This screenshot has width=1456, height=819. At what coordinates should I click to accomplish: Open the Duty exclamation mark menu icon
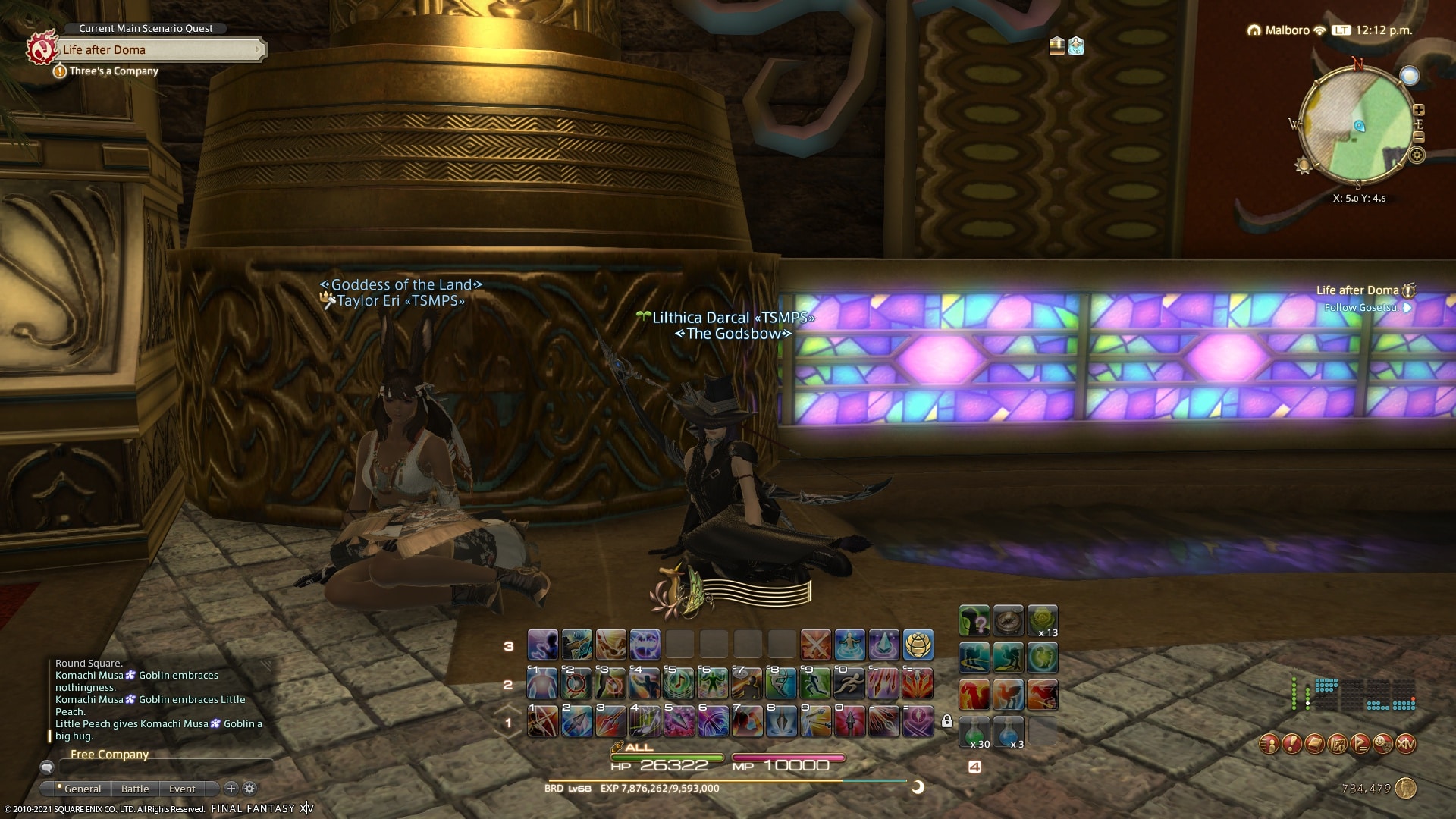coord(1291,744)
